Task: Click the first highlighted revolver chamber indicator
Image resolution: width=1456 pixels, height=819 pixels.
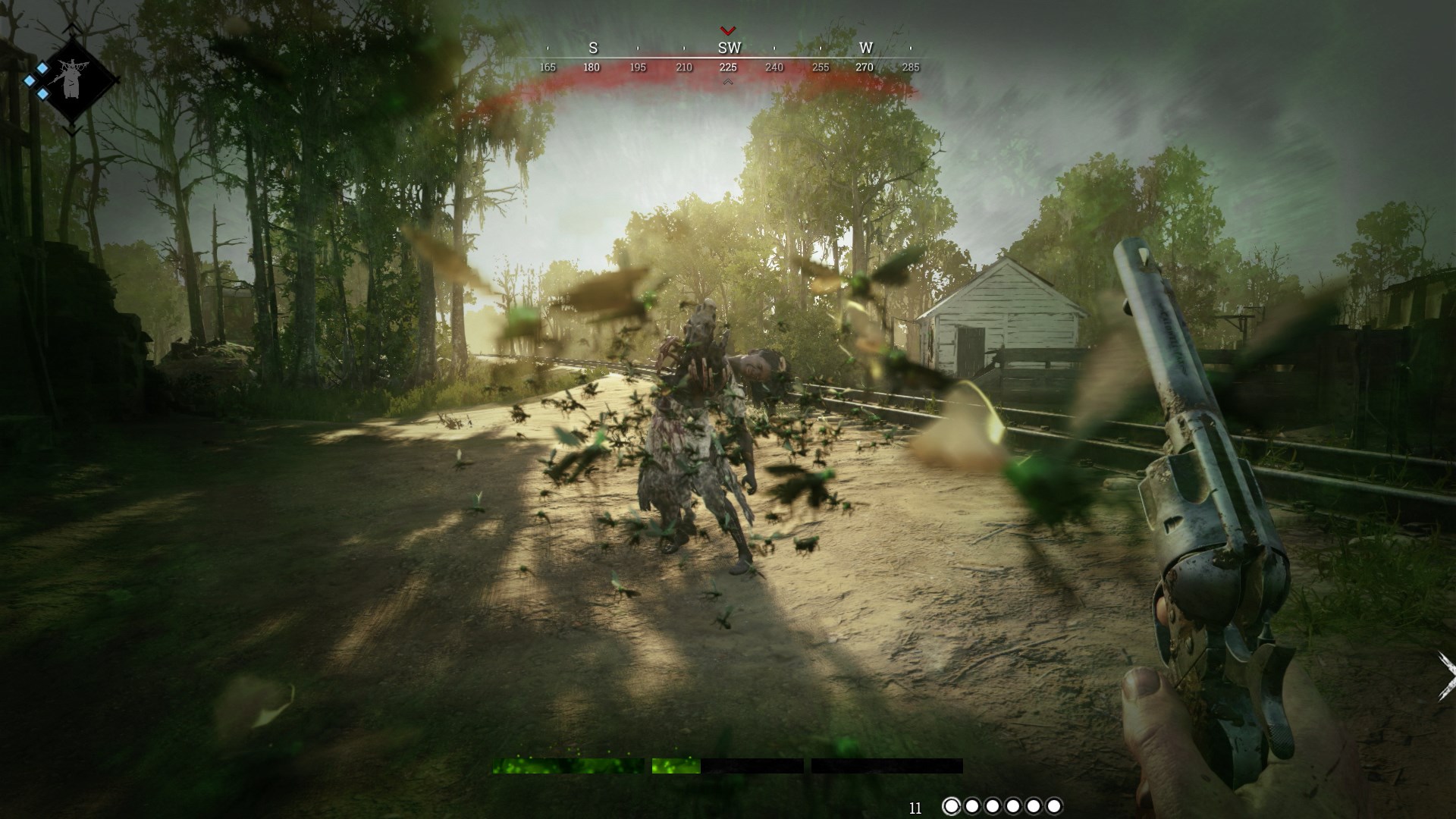Action: click(x=952, y=806)
